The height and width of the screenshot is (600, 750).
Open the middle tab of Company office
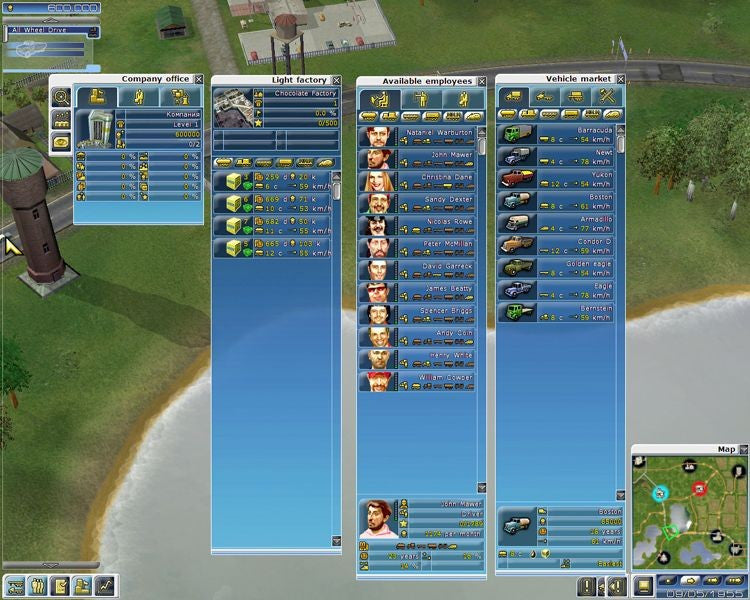pos(139,97)
